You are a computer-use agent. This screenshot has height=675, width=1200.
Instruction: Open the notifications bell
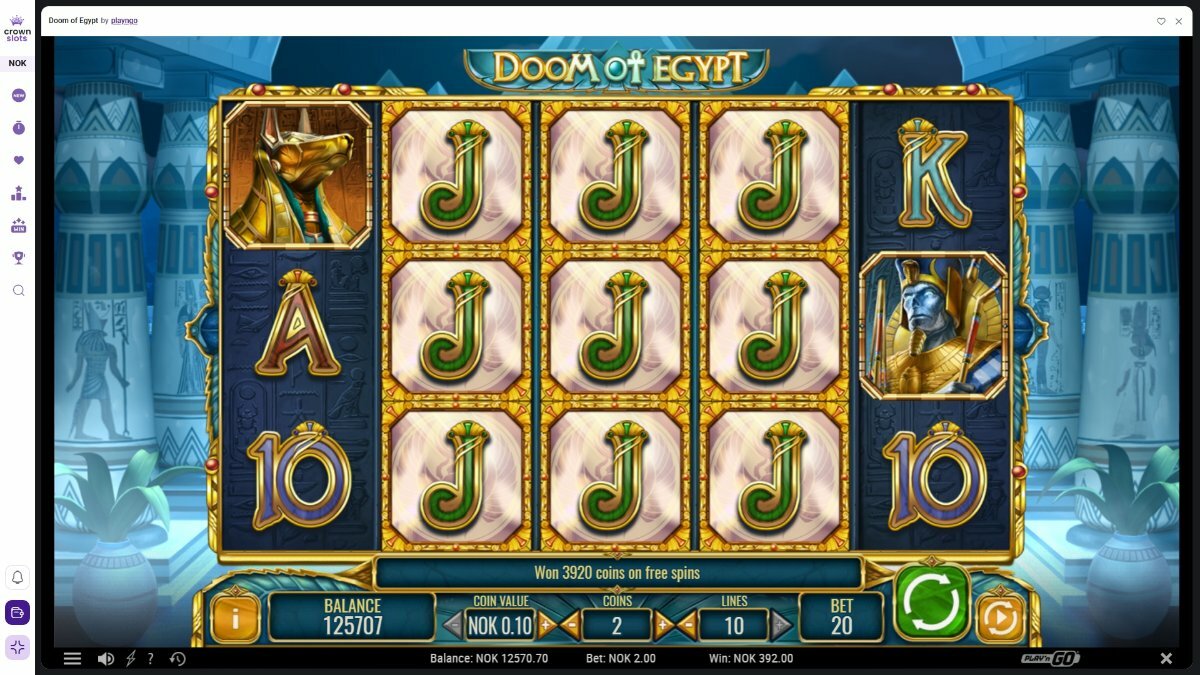pos(18,578)
